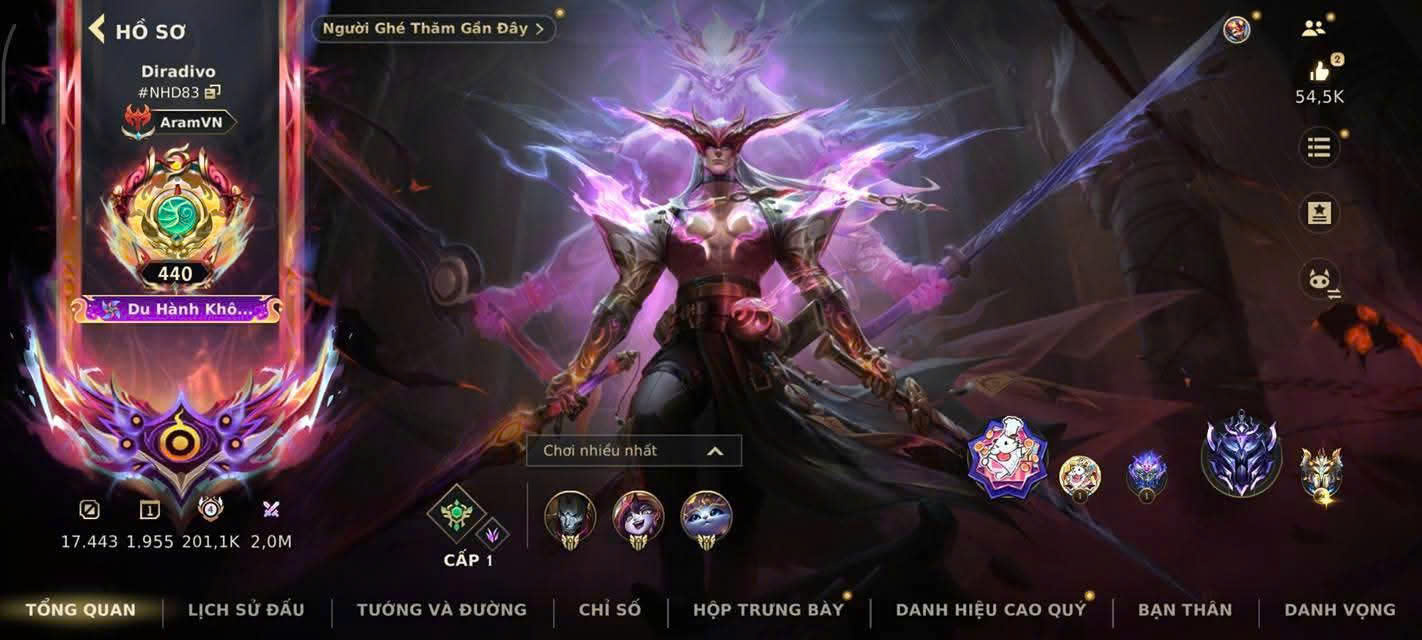This screenshot has height=640, width=1422.
Task: Open the star card icon
Action: (x=1319, y=213)
